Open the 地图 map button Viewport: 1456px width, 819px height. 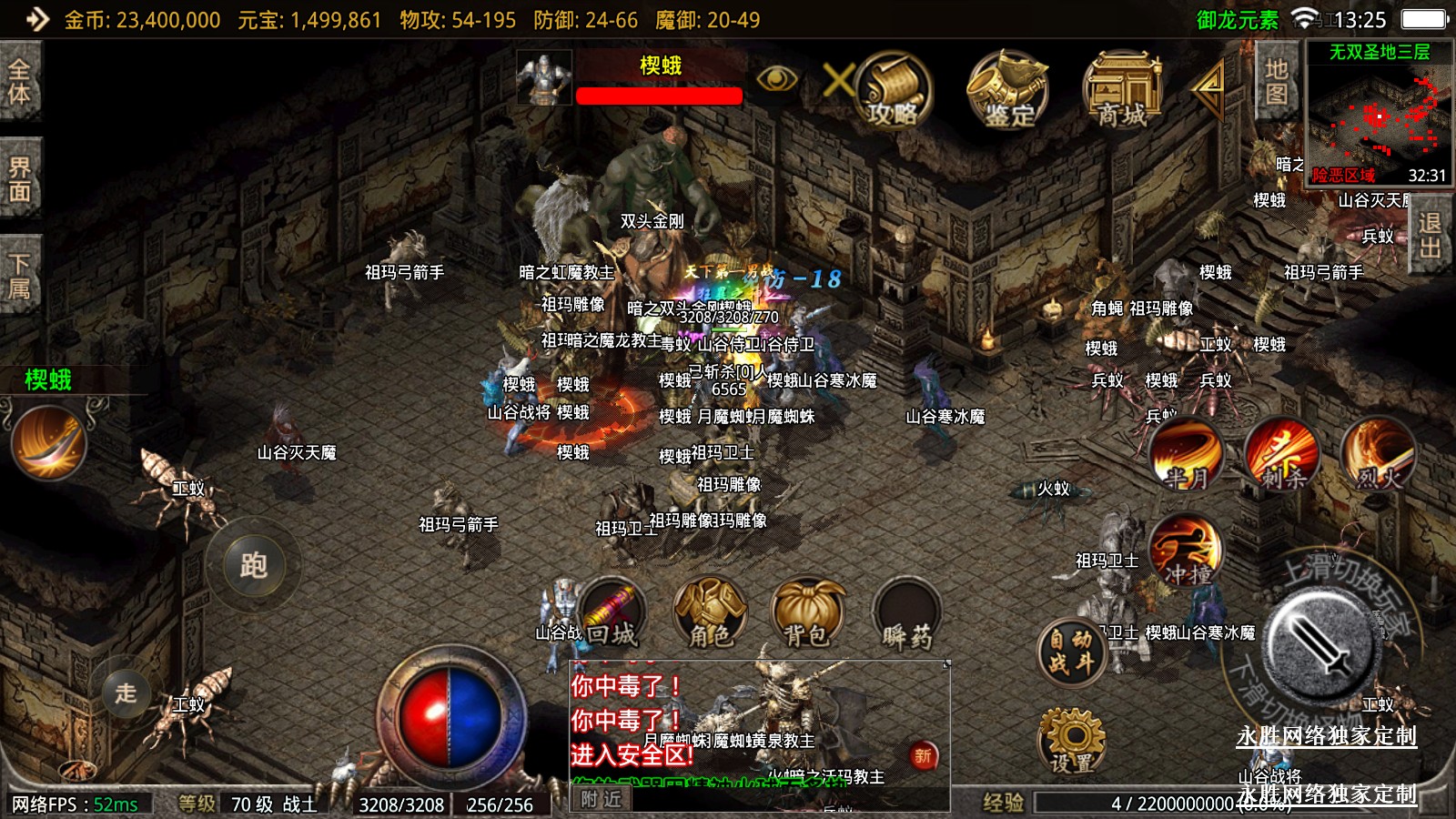tap(1276, 82)
